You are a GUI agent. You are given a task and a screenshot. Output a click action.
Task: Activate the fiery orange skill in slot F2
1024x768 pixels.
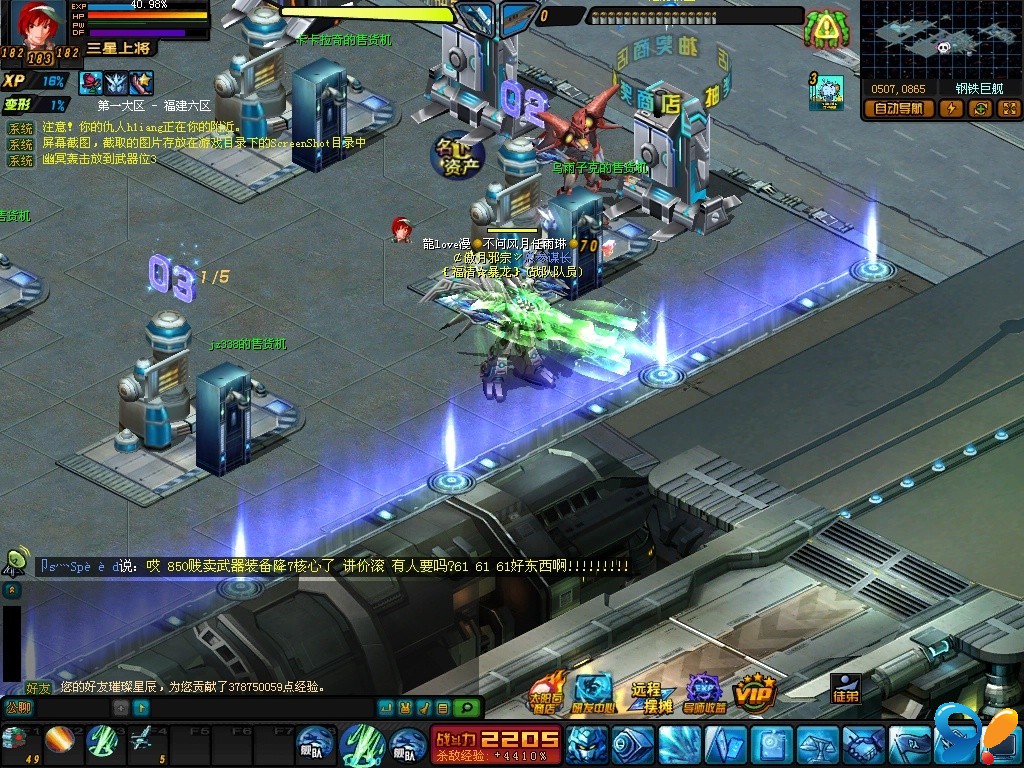click(x=59, y=741)
